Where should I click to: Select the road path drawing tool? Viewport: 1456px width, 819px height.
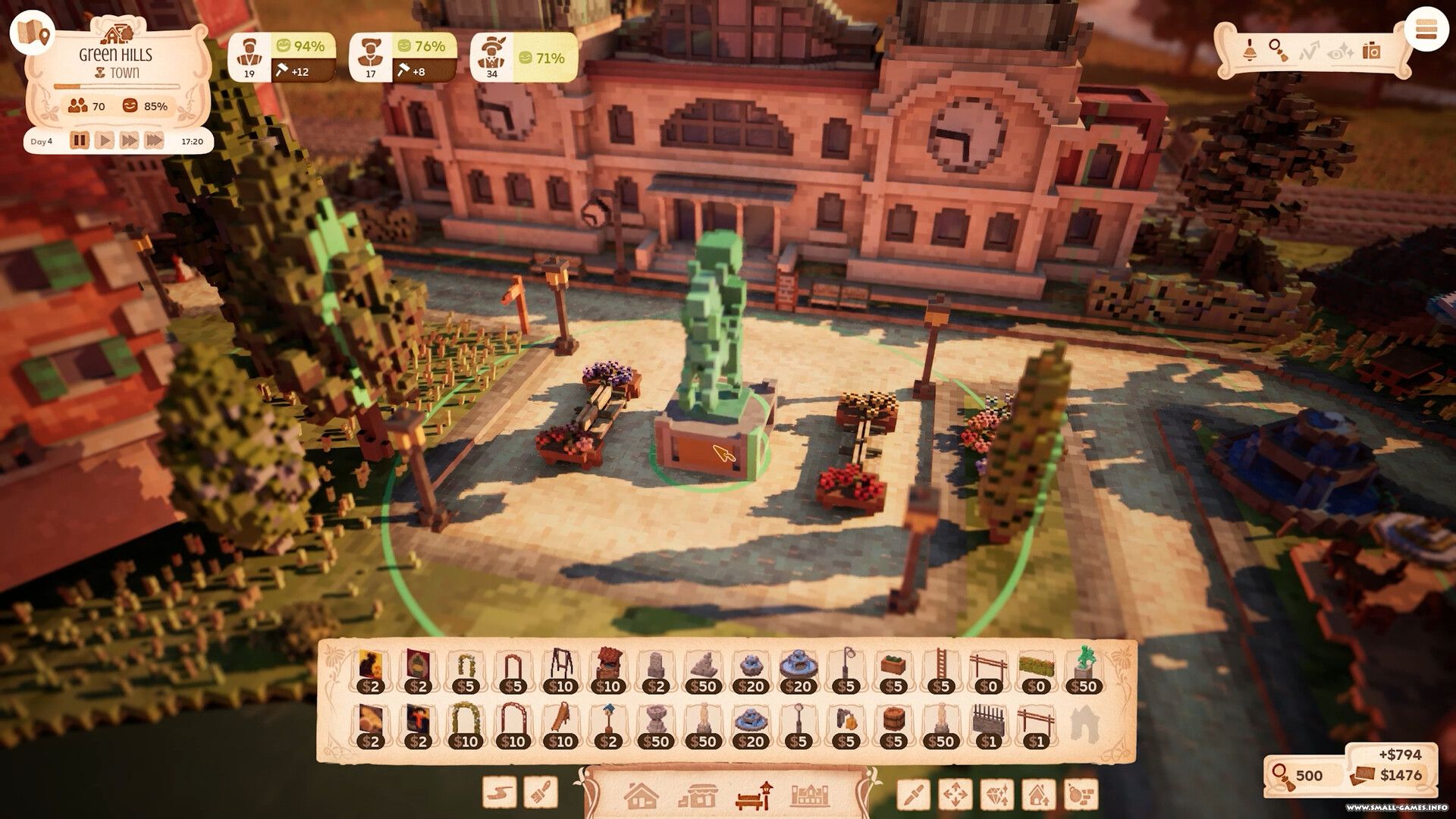pyautogui.click(x=500, y=794)
